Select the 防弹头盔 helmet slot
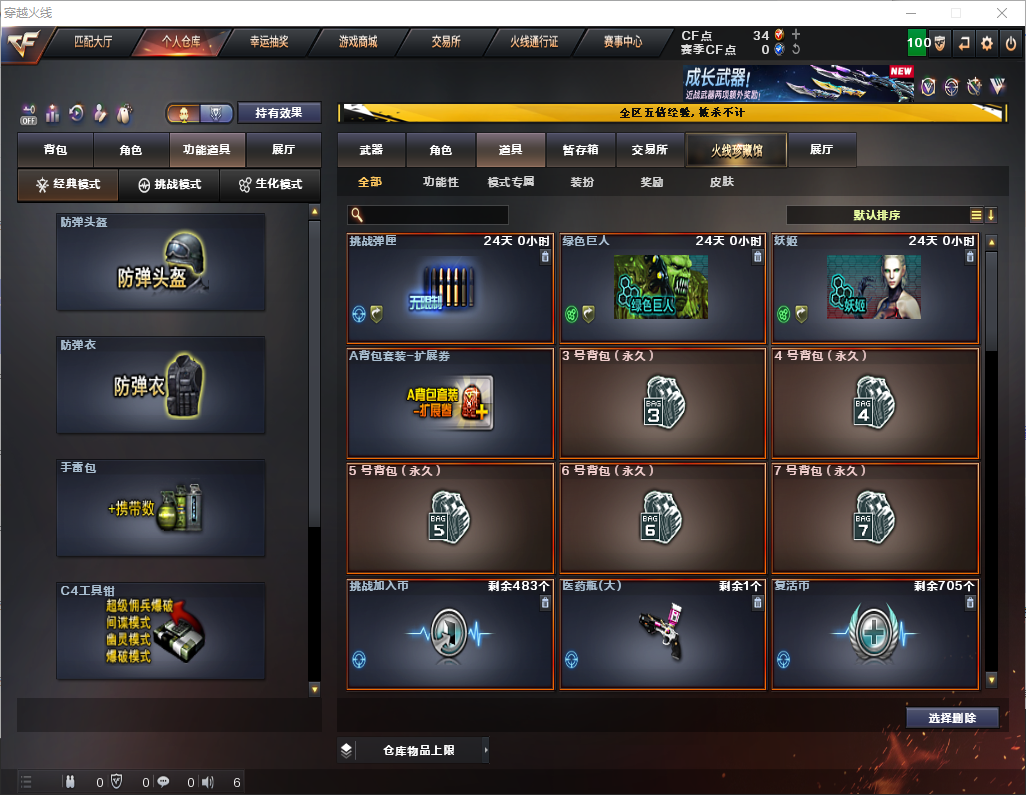 coord(161,262)
